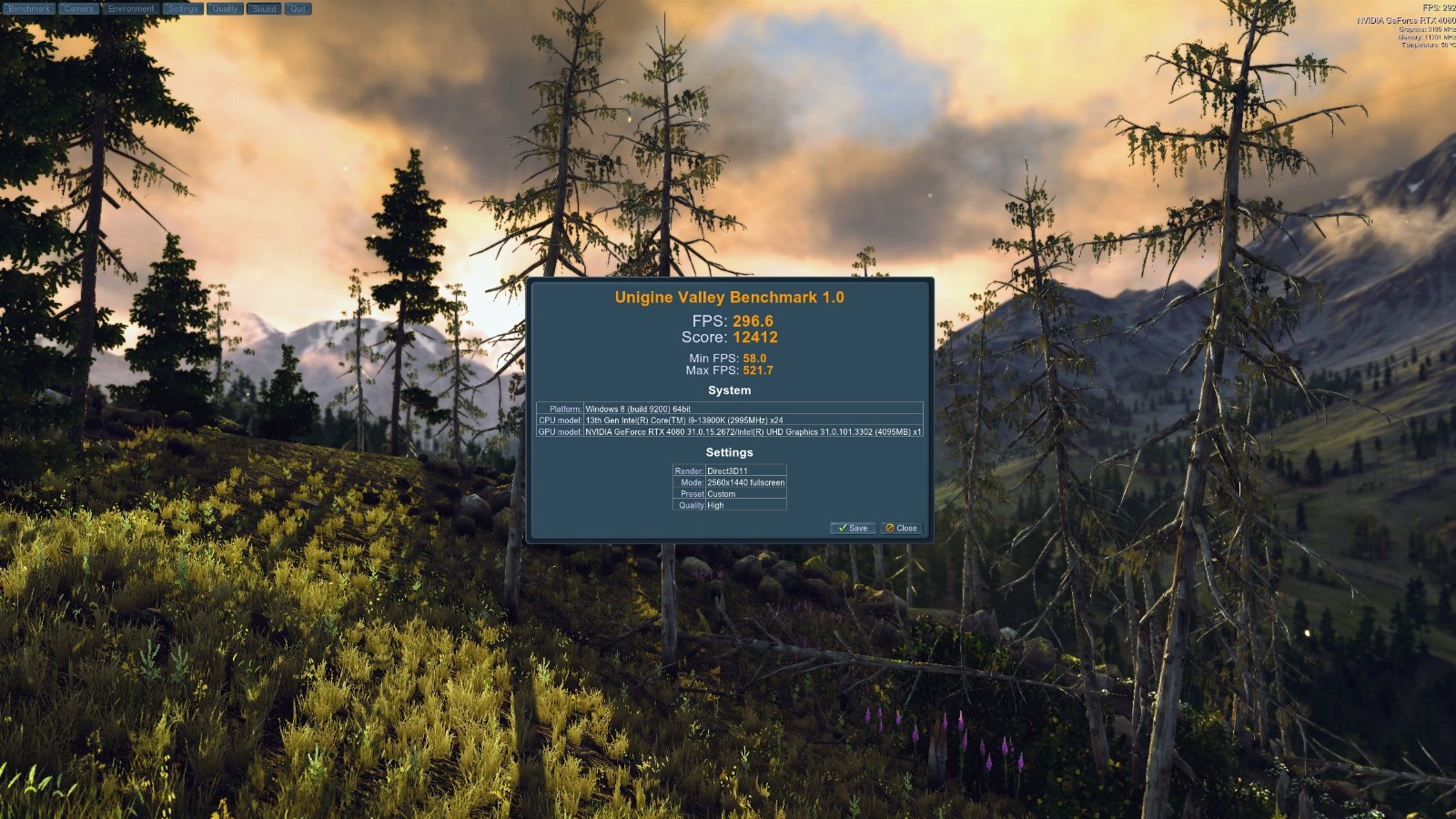Screen dimensions: 1456x819
Task: Open the Camera menu
Action: 79,9
